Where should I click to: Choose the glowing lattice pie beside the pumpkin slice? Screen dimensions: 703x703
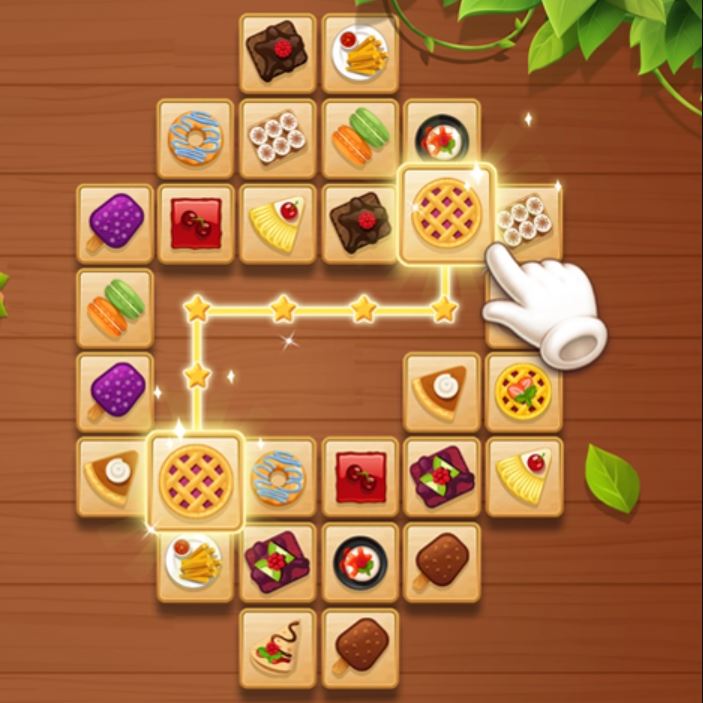196,480
